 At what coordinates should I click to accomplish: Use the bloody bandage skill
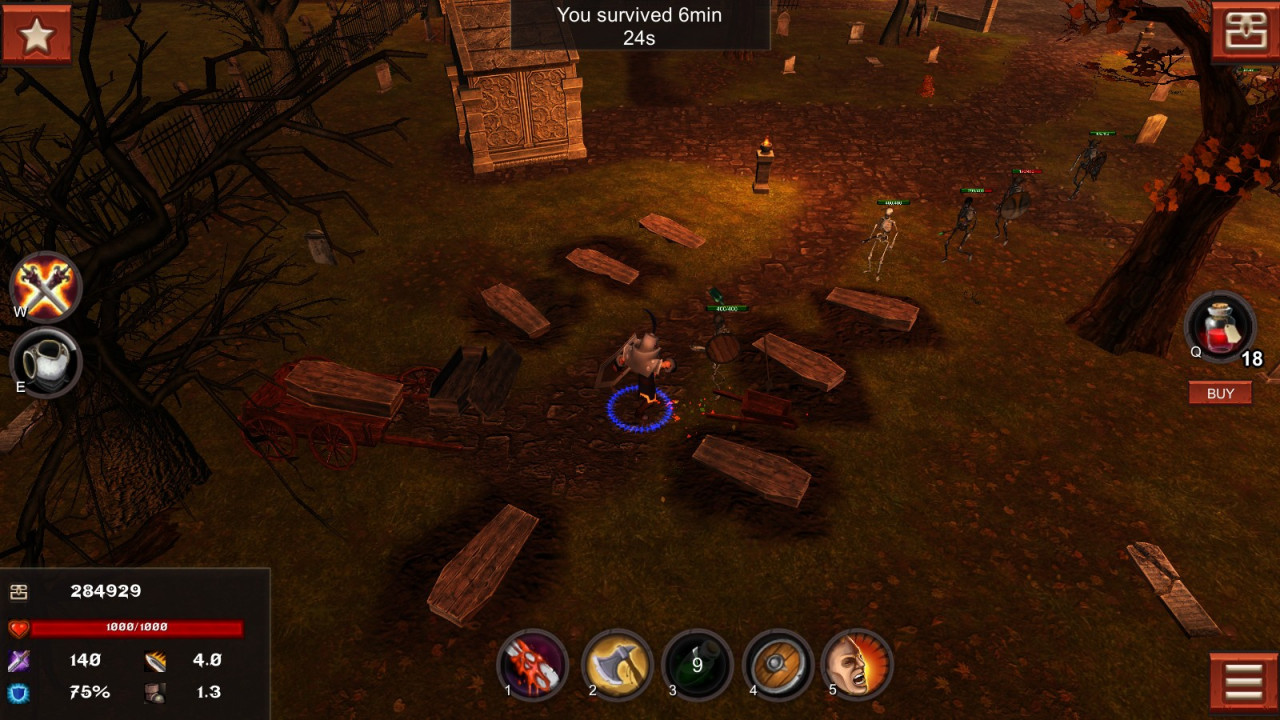[532, 664]
